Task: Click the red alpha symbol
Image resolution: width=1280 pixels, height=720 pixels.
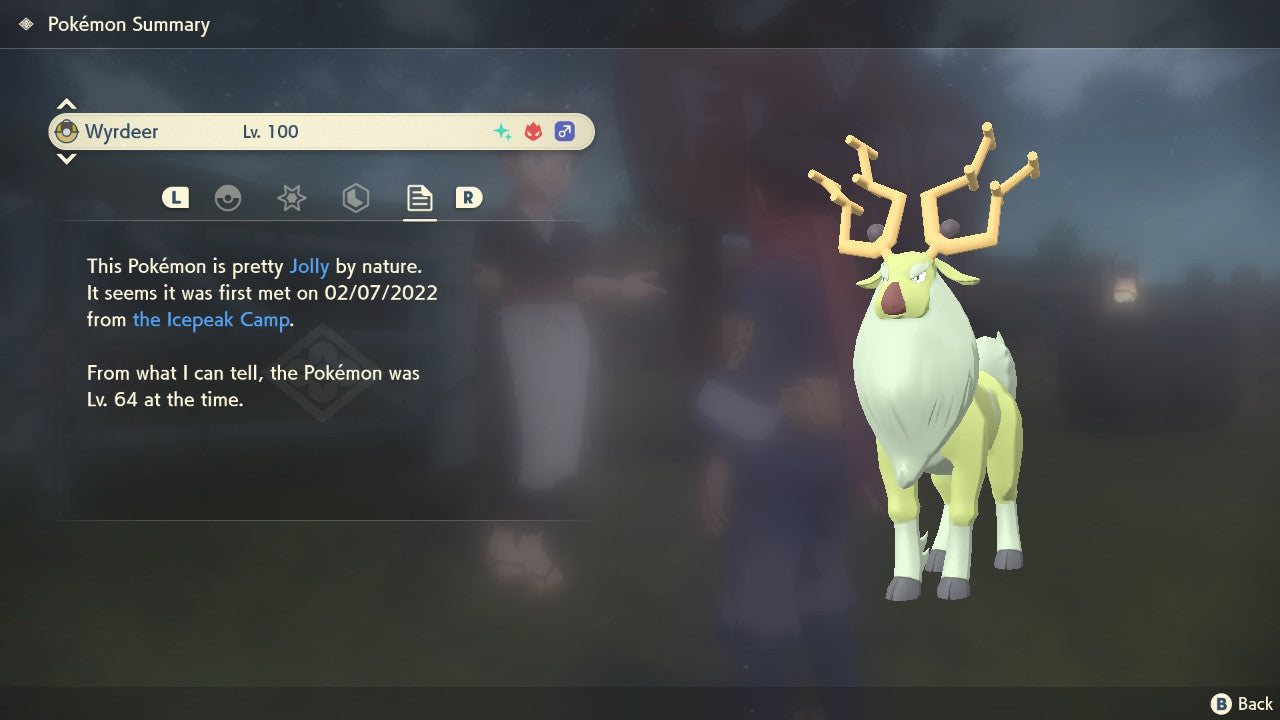Action: (x=531, y=130)
